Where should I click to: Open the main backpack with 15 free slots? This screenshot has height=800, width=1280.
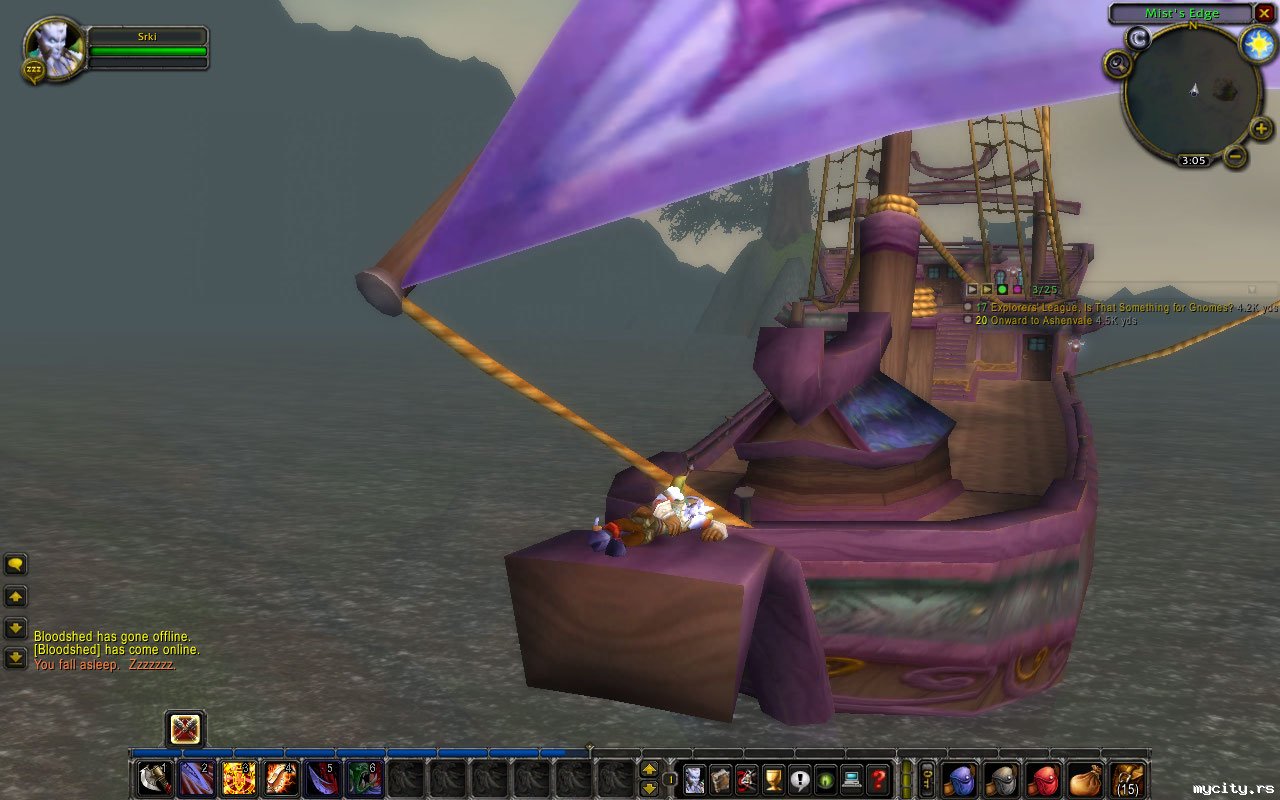click(x=1128, y=778)
